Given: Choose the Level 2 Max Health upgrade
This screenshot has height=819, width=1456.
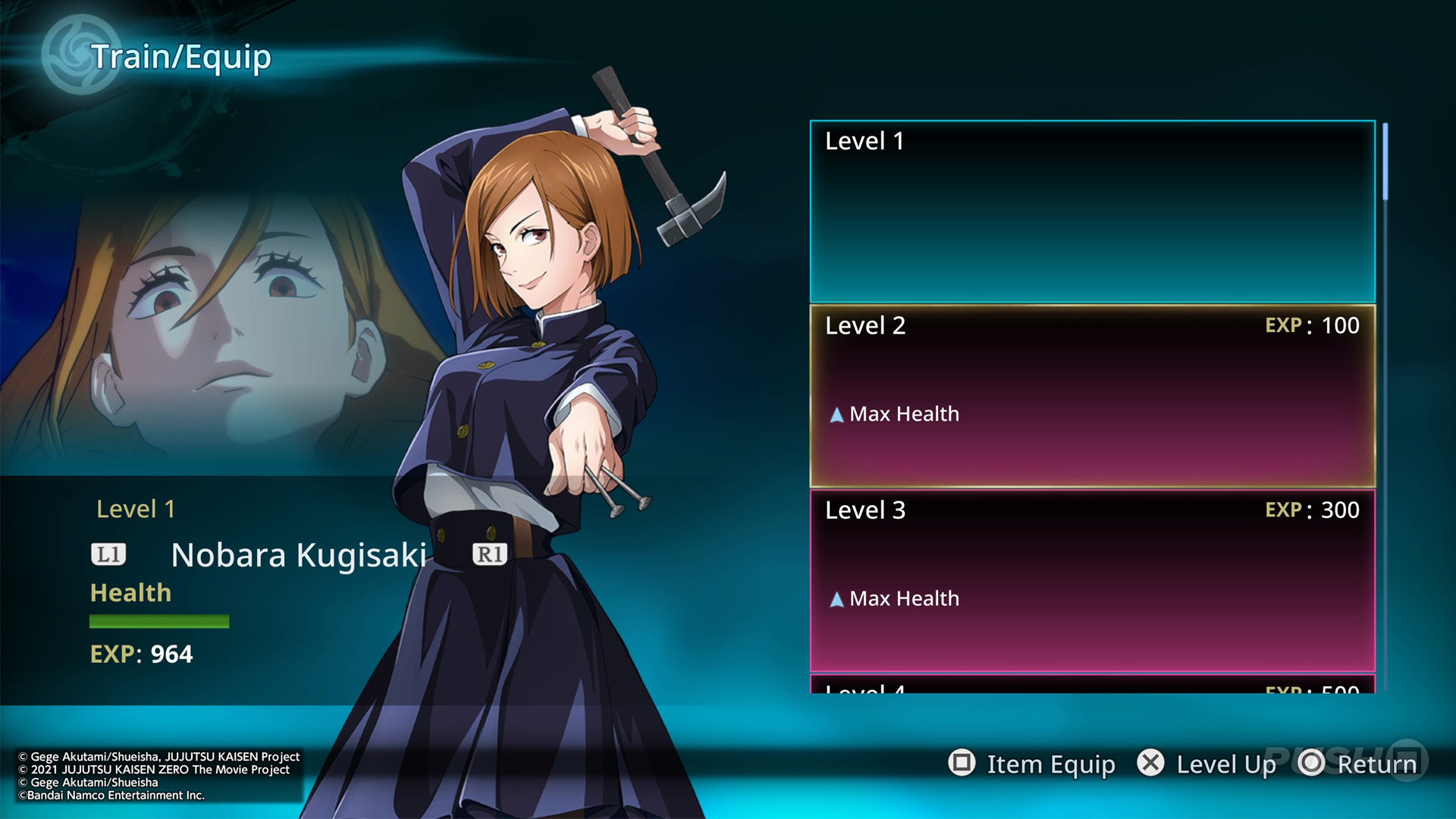Looking at the screenshot, I should (x=1092, y=396).
